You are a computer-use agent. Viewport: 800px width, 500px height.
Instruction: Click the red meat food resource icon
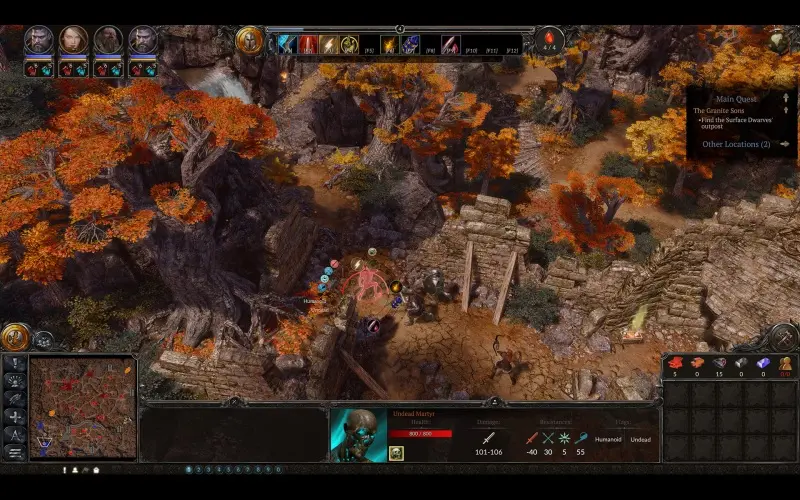pyautogui.click(x=674, y=362)
